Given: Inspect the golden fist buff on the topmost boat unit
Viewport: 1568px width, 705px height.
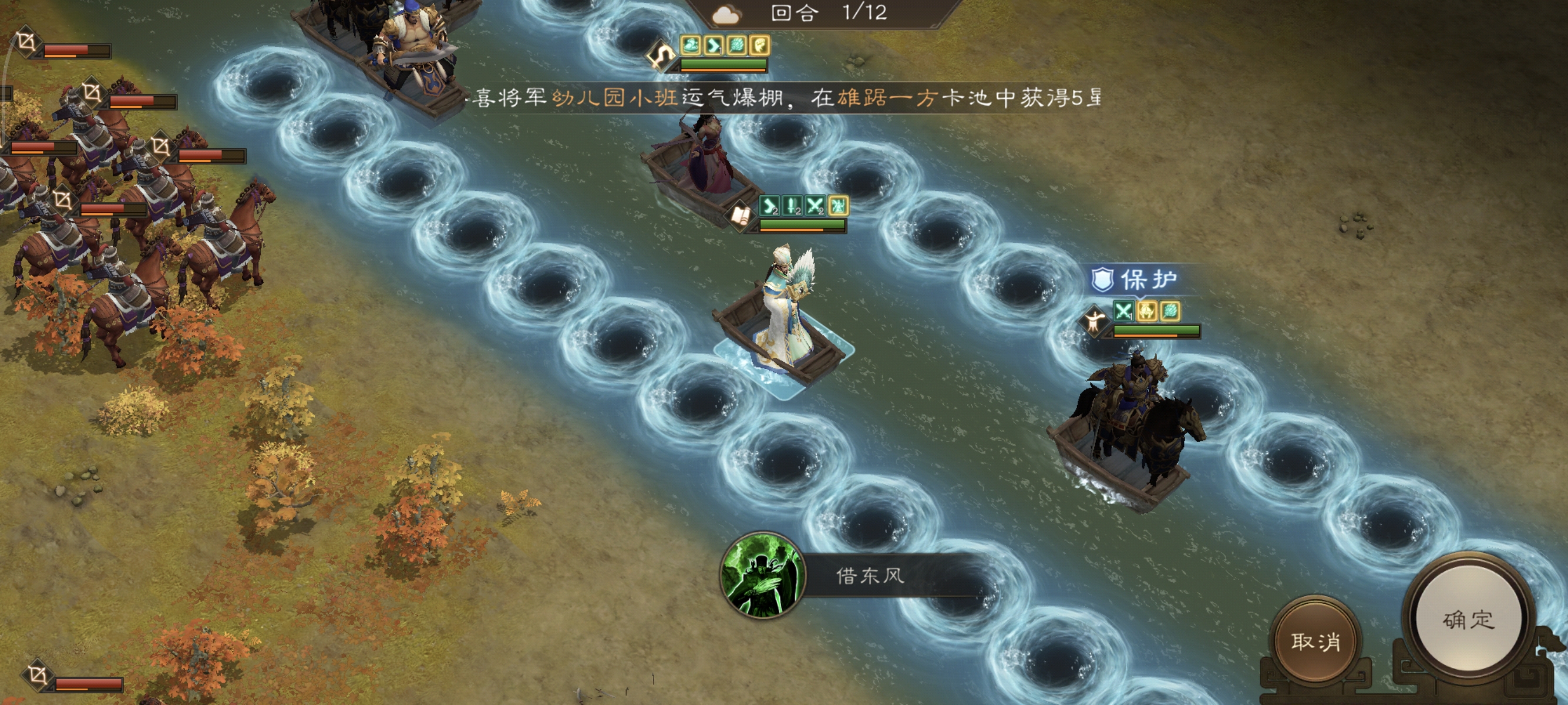Looking at the screenshot, I should 760,45.
